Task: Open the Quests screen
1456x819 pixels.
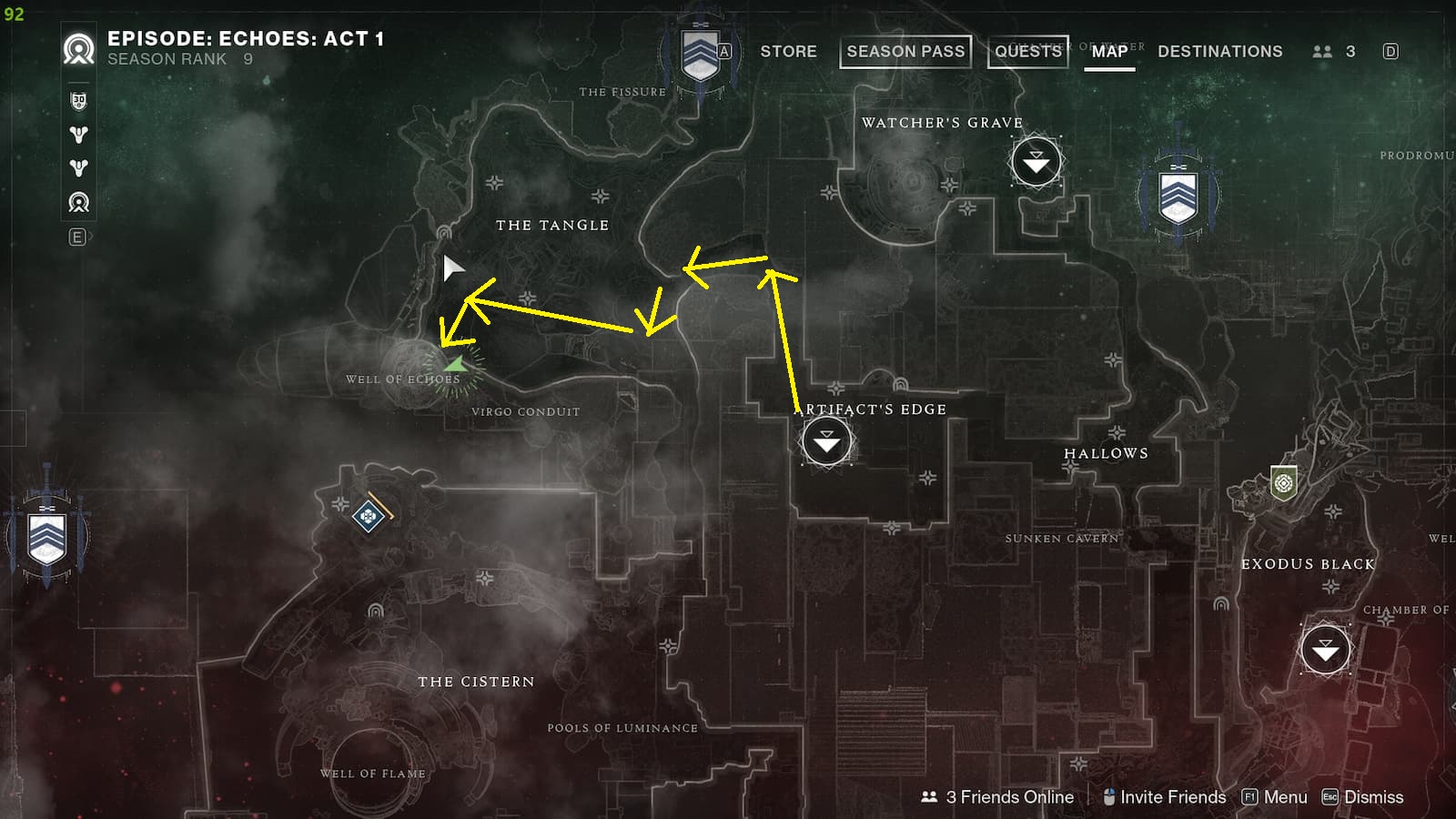Action: click(1026, 51)
